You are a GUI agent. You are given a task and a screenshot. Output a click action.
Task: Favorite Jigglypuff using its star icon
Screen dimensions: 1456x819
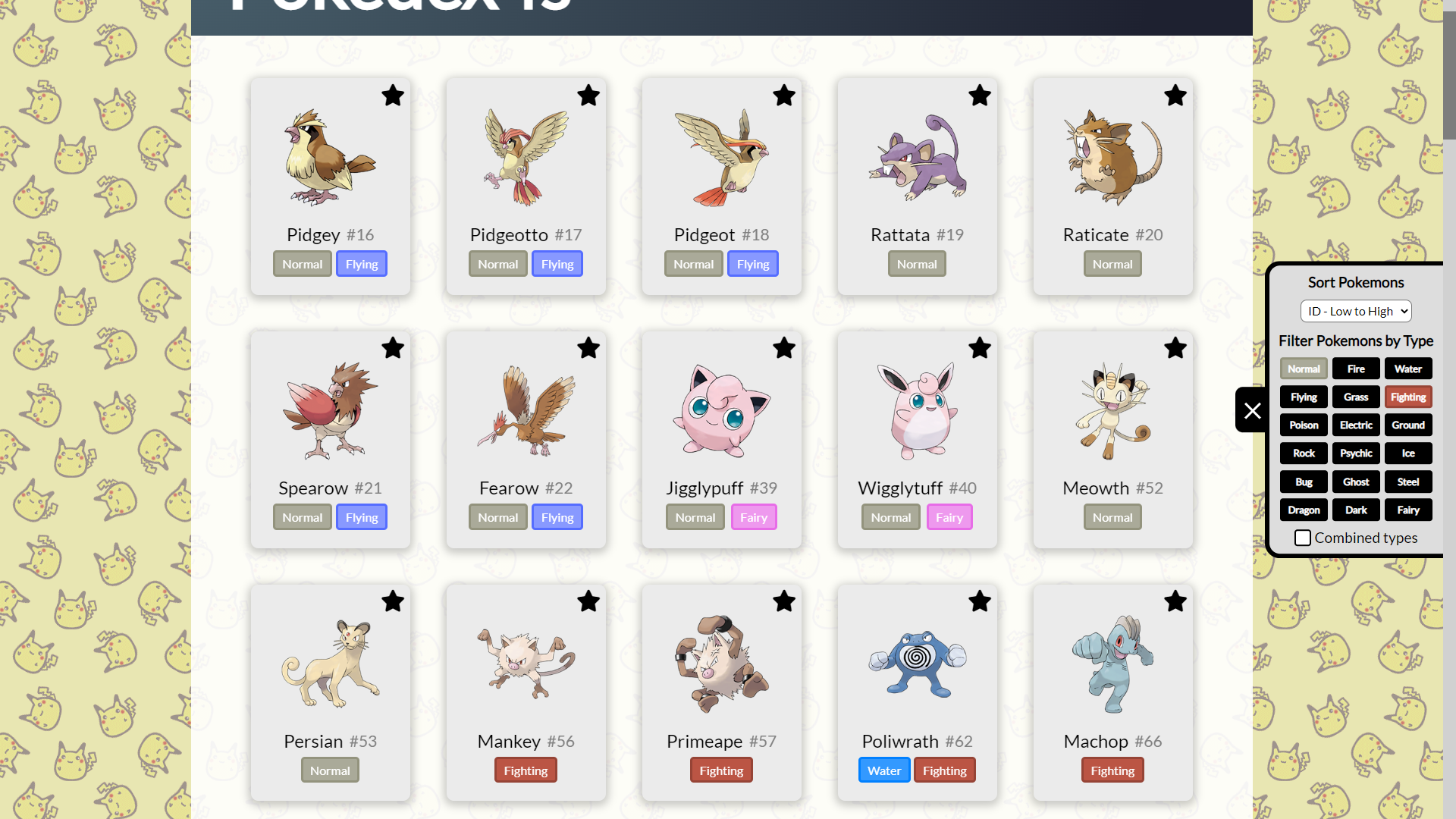point(784,349)
